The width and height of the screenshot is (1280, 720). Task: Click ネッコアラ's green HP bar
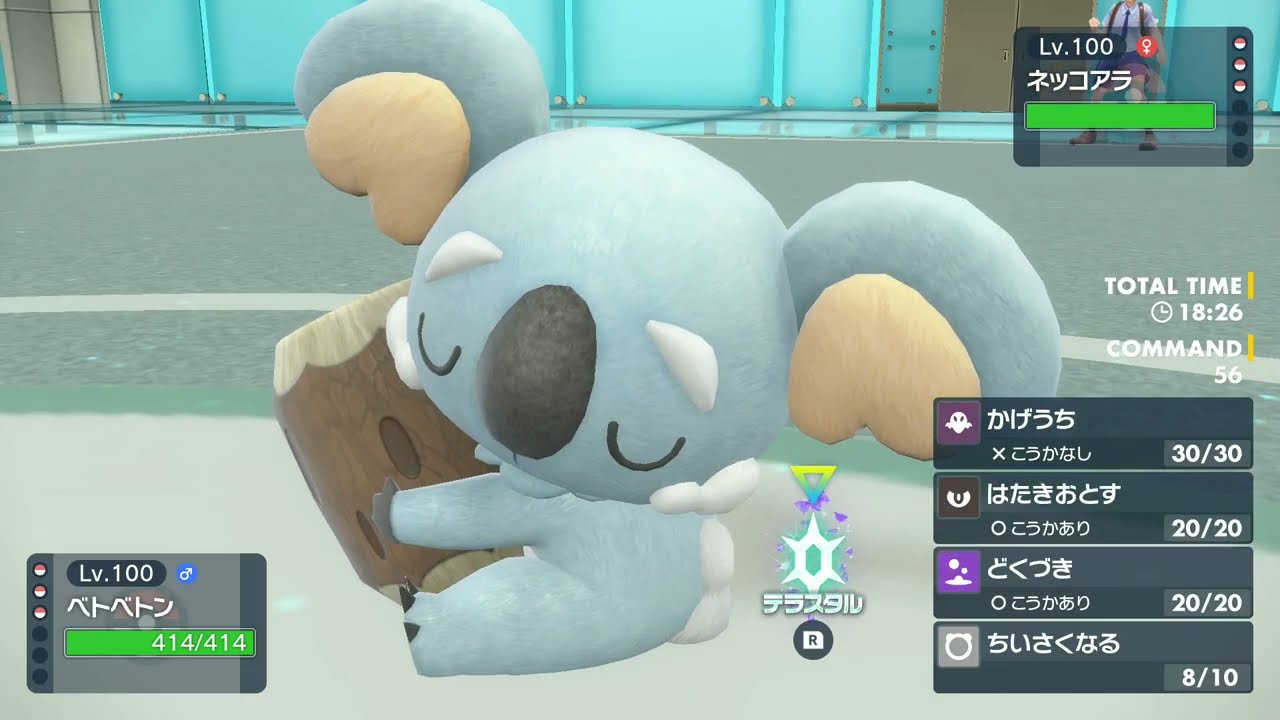coord(1120,116)
